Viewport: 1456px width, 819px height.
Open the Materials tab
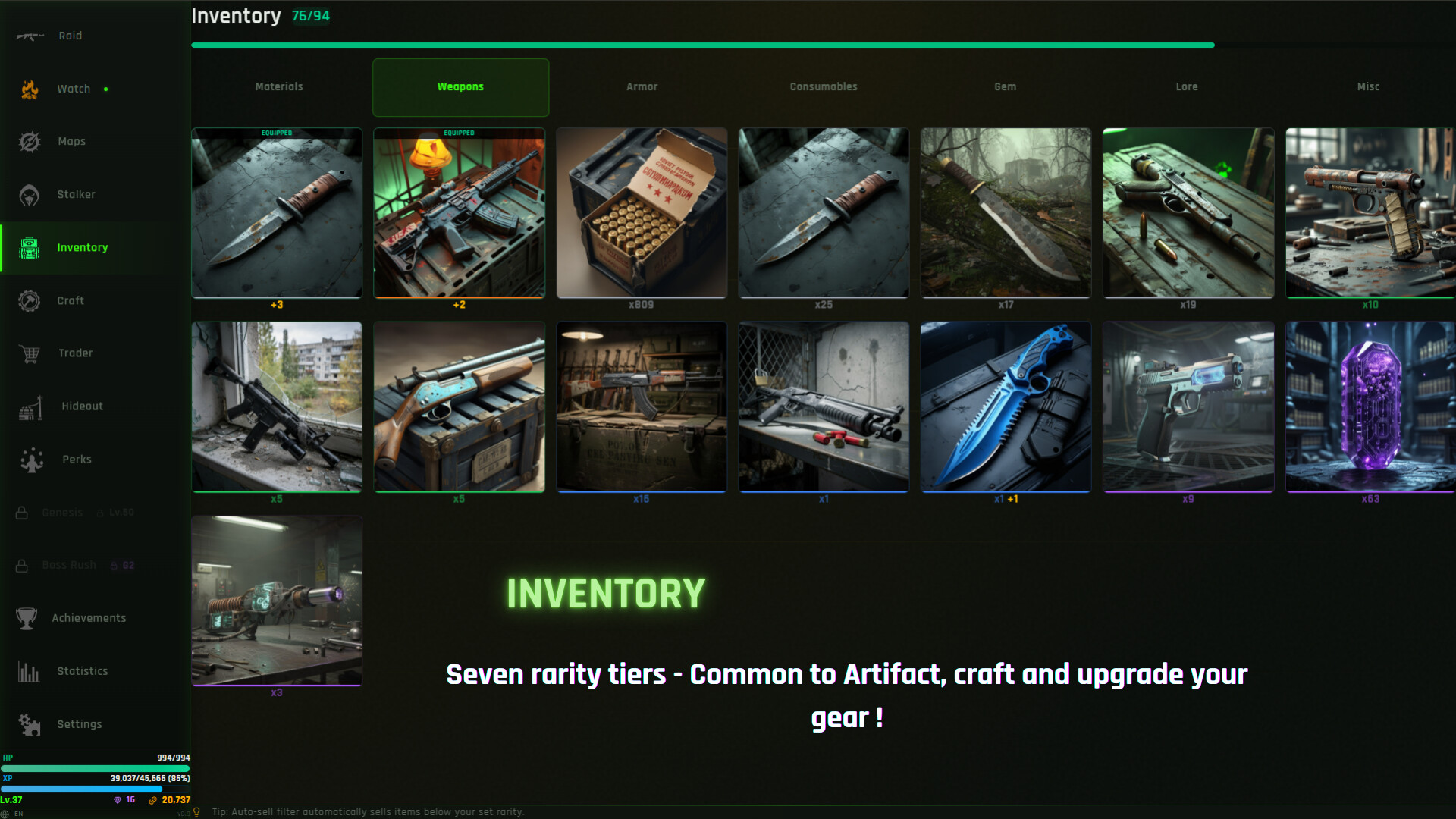(278, 86)
